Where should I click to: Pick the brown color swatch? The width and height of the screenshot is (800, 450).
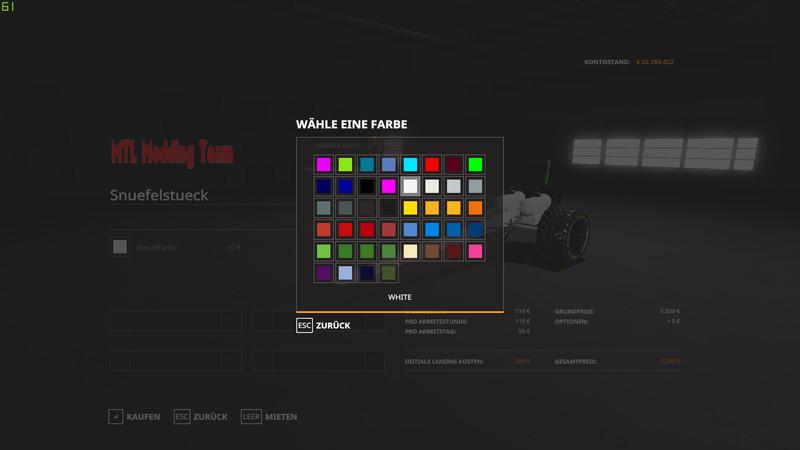click(432, 251)
